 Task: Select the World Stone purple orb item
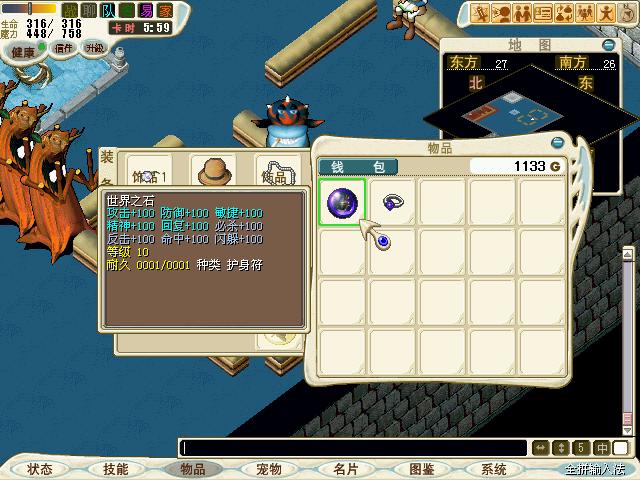[343, 203]
